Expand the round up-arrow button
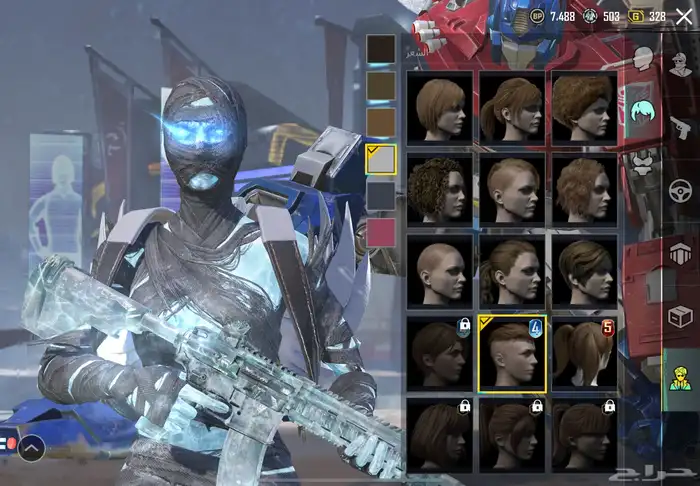The image size is (700, 486). (31, 449)
